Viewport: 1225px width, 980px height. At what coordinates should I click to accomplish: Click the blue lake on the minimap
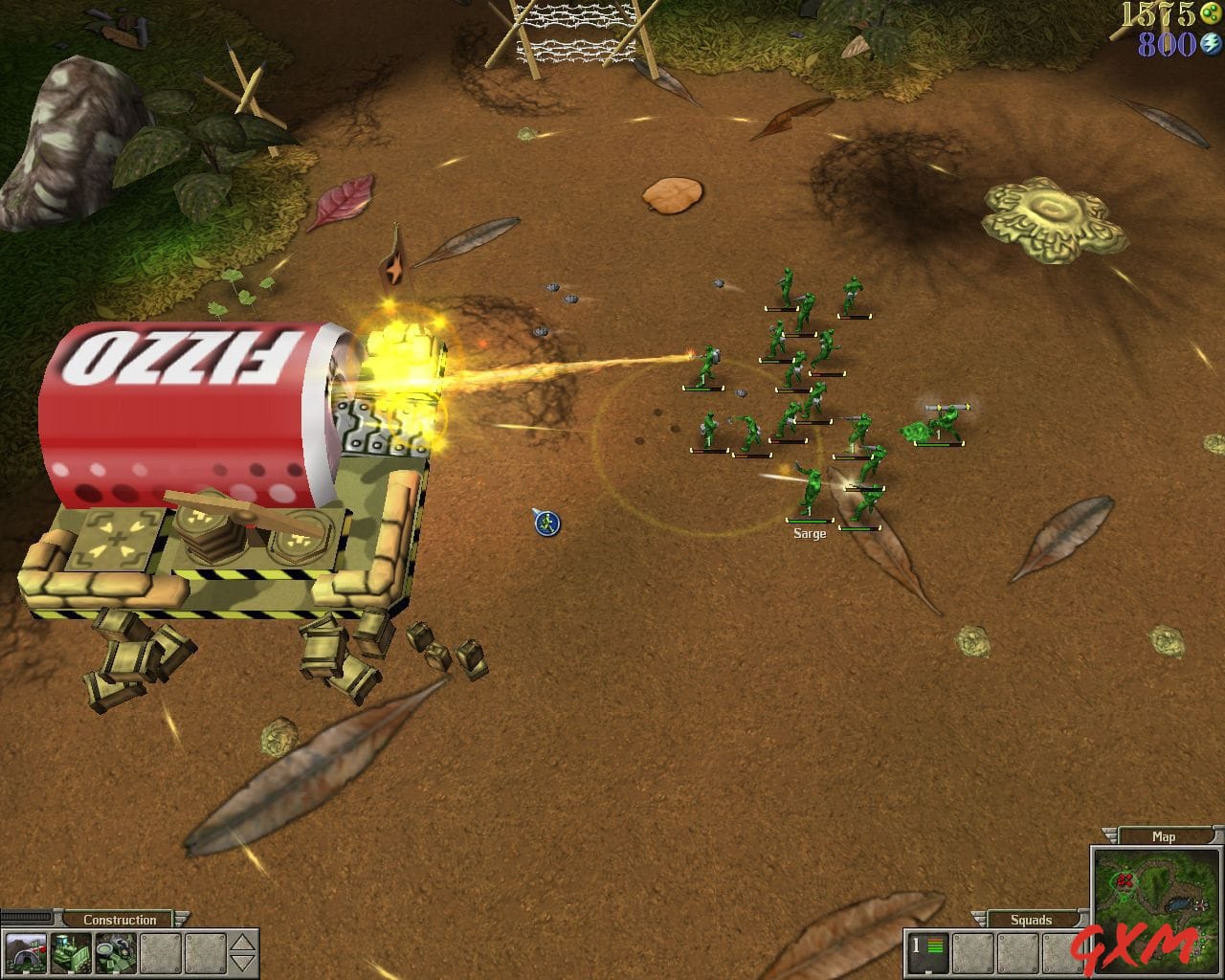[x=1179, y=904]
